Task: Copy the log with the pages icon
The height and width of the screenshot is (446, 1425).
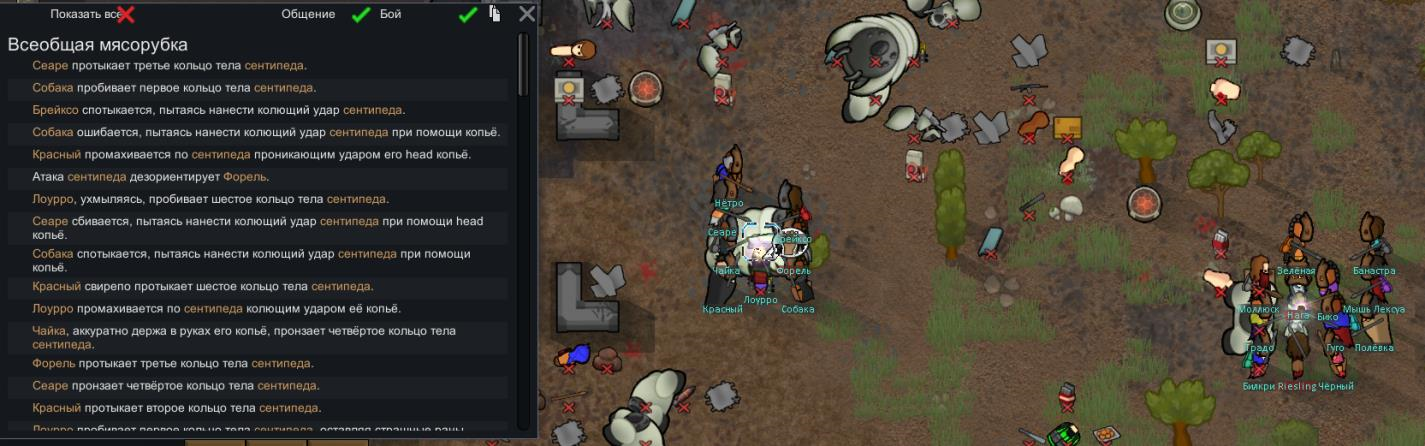Action: point(495,13)
